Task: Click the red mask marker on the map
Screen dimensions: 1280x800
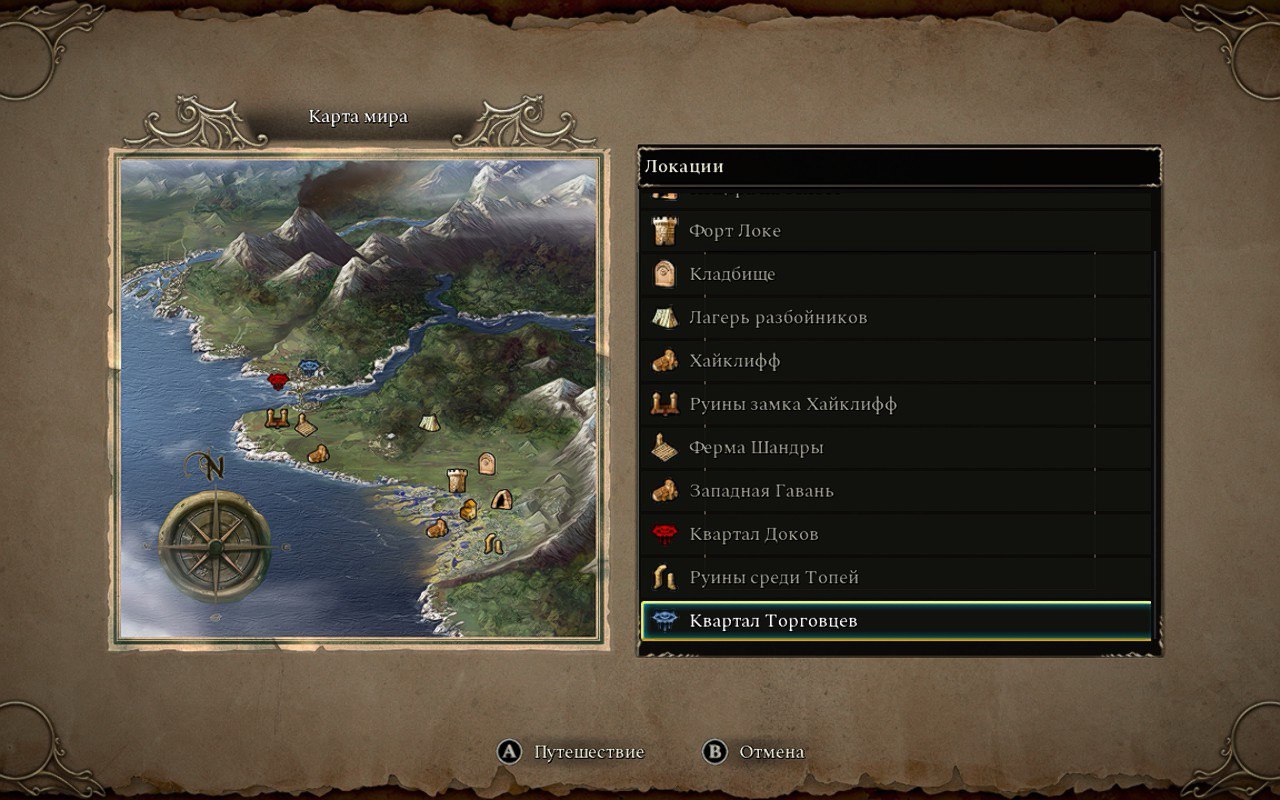Action: (x=279, y=381)
